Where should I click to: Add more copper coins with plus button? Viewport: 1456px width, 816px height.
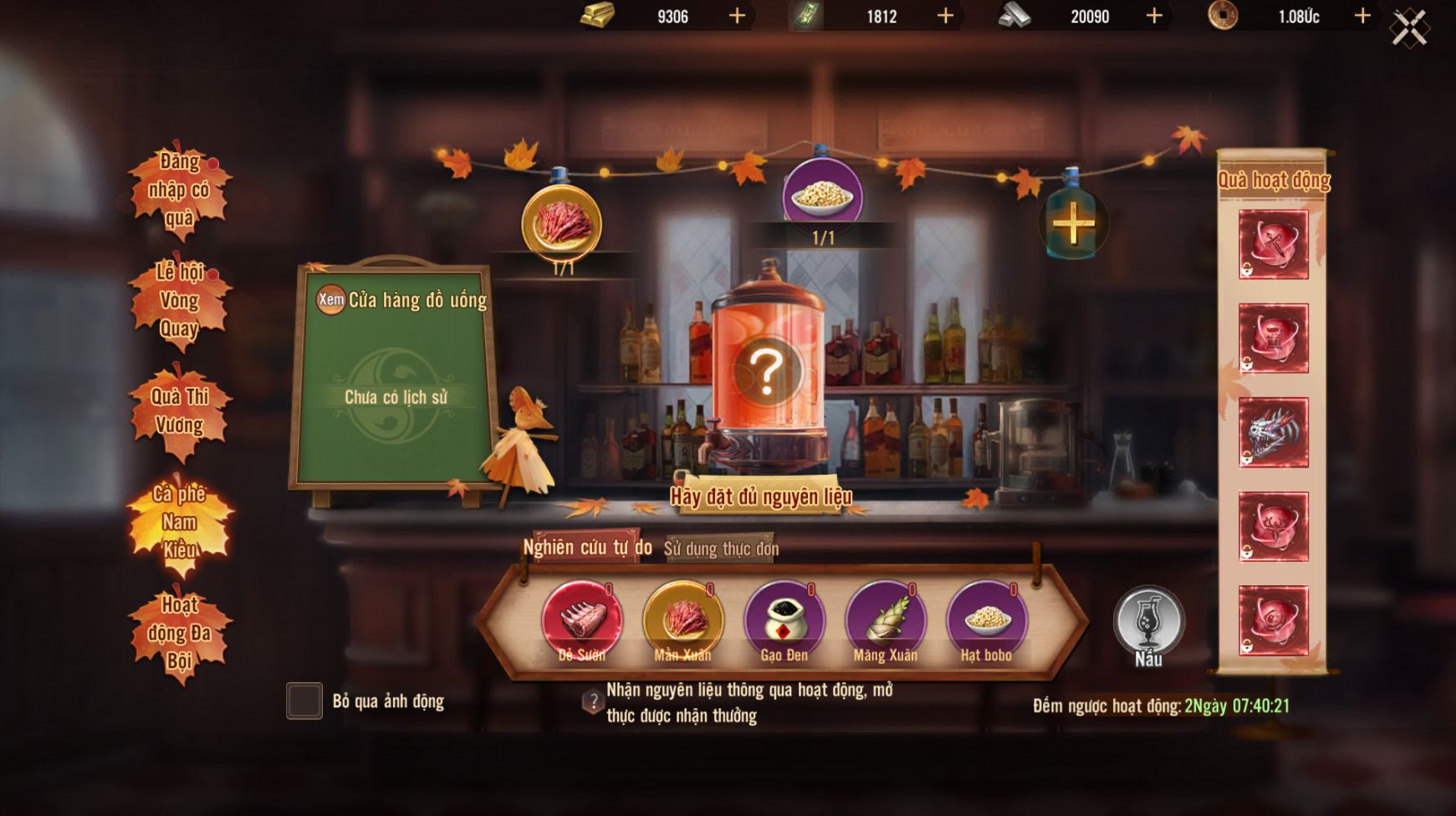(1362, 16)
